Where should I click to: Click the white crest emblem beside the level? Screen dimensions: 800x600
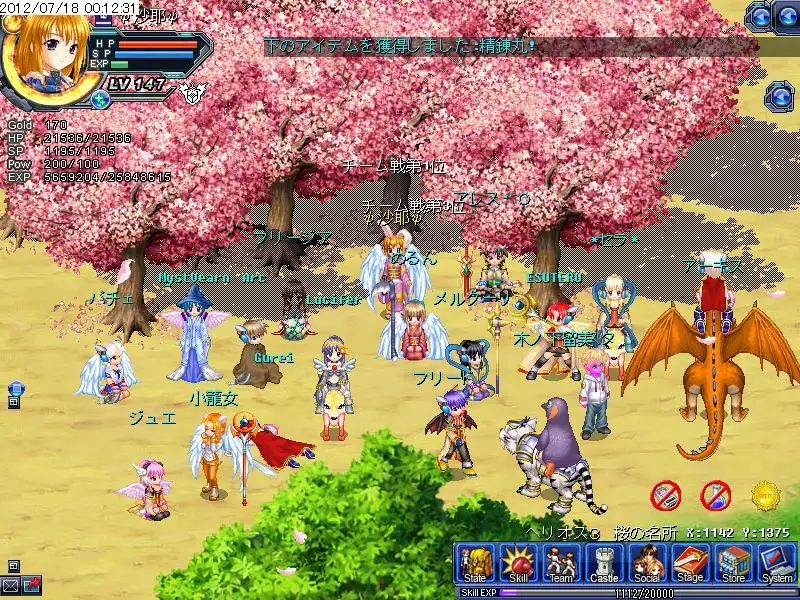pos(190,92)
